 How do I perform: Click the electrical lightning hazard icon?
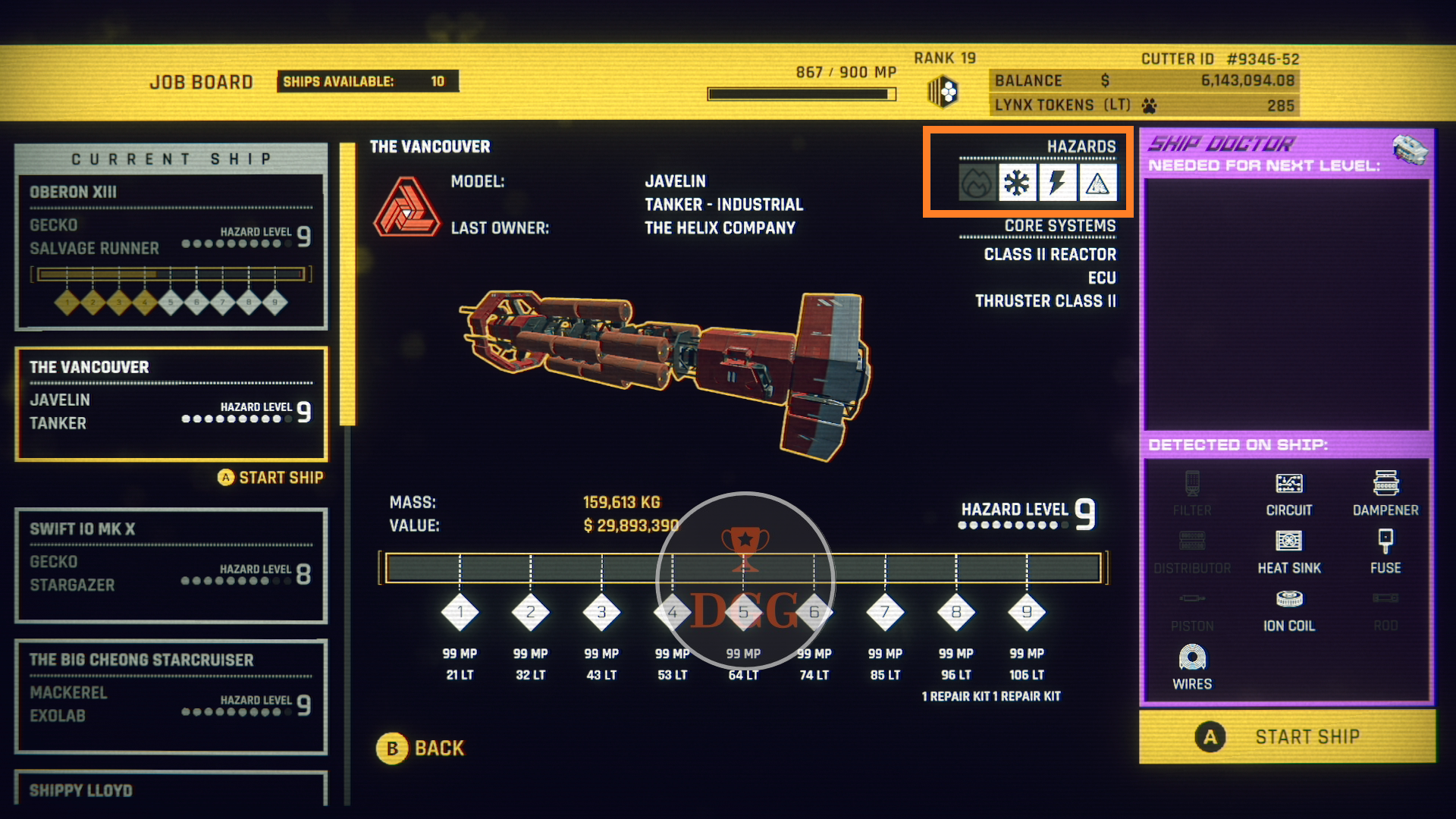(x=1057, y=183)
